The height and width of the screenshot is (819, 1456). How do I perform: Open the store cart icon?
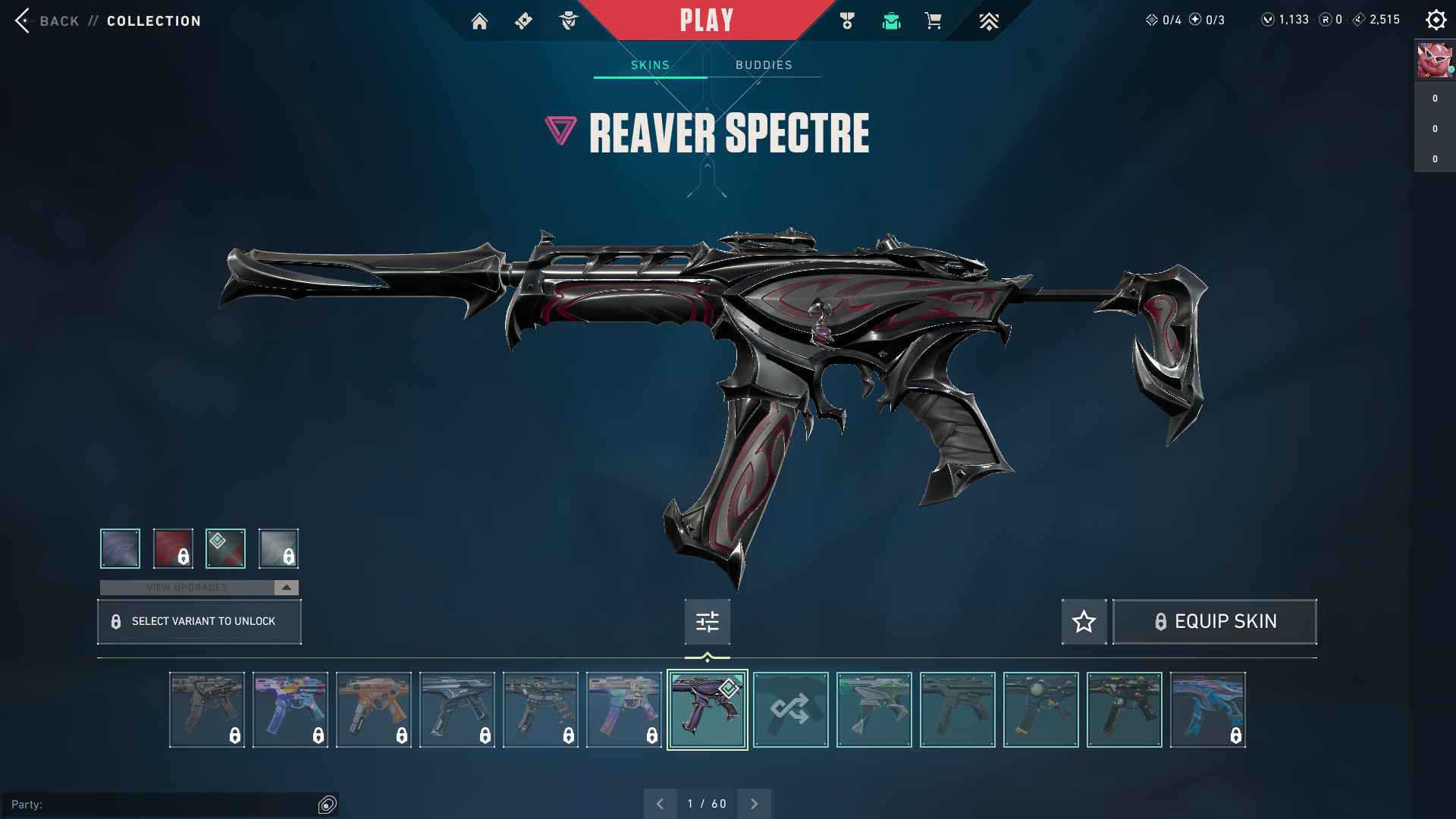(934, 21)
